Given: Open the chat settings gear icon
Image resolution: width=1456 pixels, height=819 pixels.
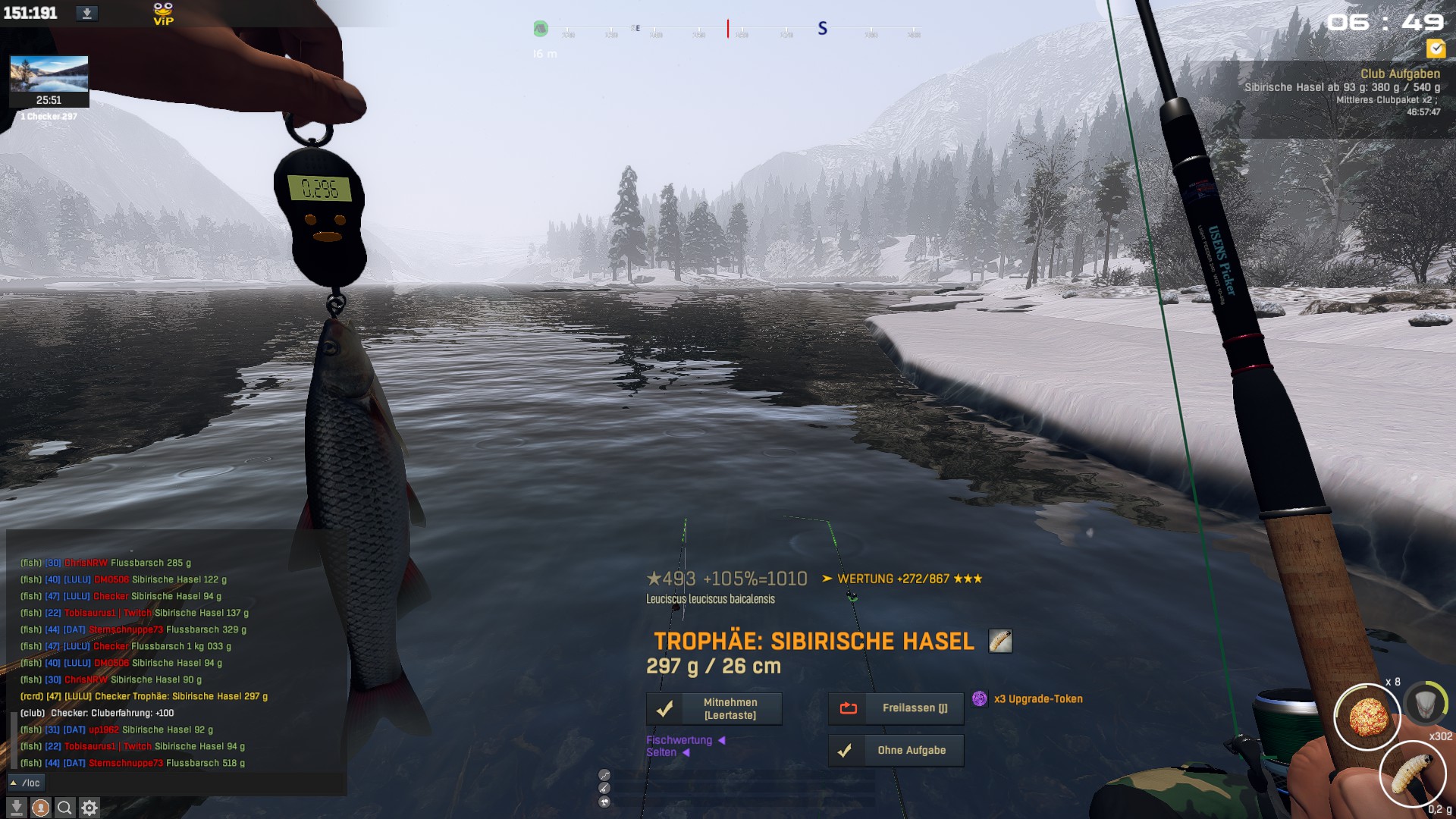Looking at the screenshot, I should pyautogui.click(x=89, y=808).
